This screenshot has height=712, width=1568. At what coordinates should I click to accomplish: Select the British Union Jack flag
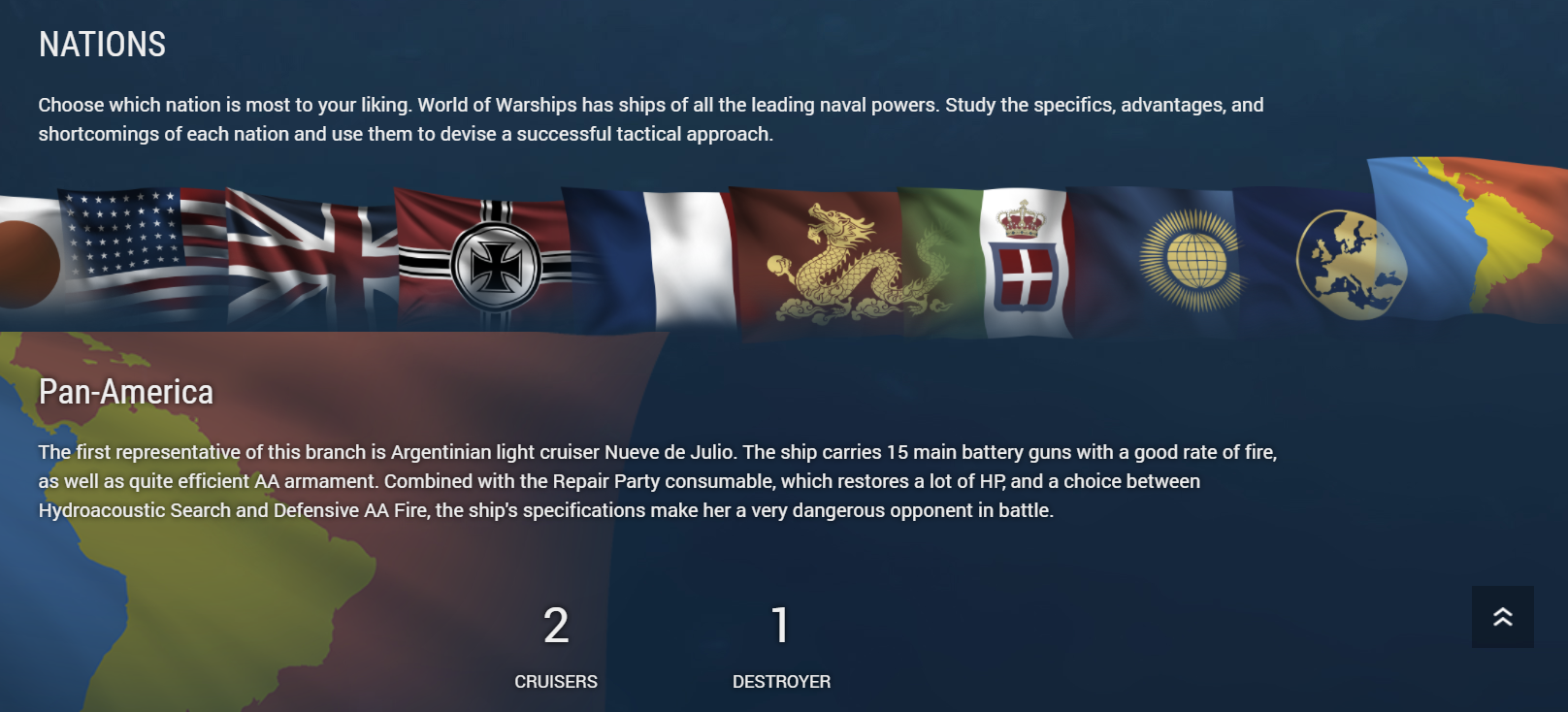pyautogui.click(x=310, y=259)
